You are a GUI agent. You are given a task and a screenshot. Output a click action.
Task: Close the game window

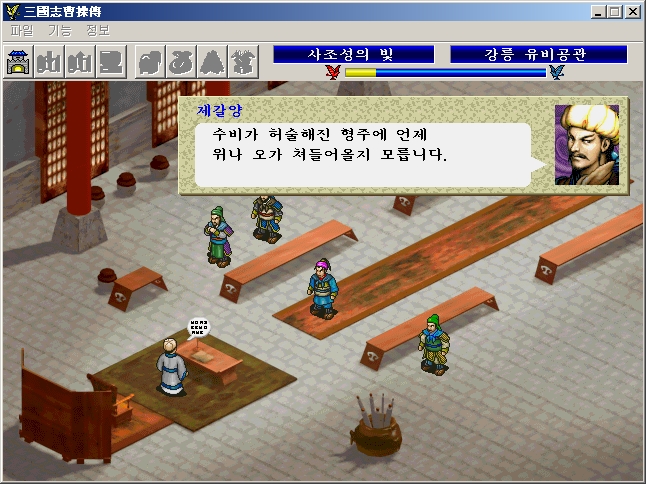point(632,11)
